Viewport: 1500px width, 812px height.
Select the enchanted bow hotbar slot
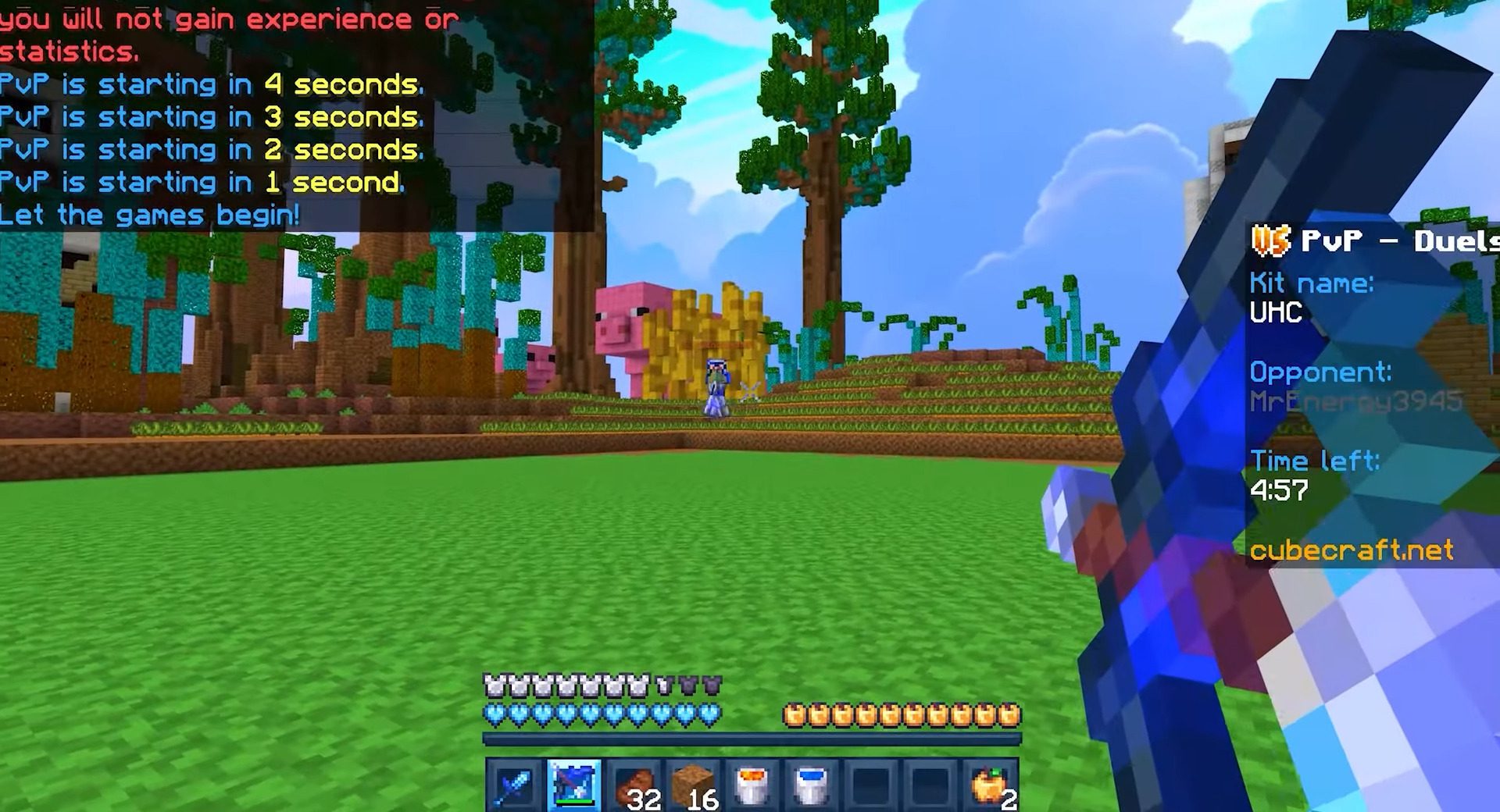click(576, 781)
